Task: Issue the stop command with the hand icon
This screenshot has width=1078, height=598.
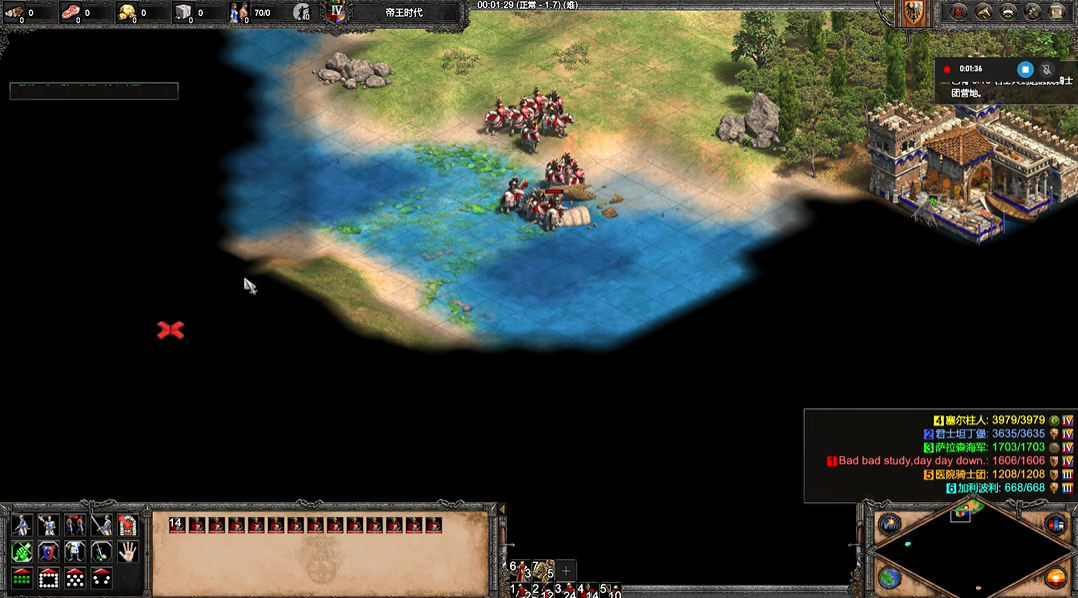Action: pyautogui.click(x=127, y=551)
